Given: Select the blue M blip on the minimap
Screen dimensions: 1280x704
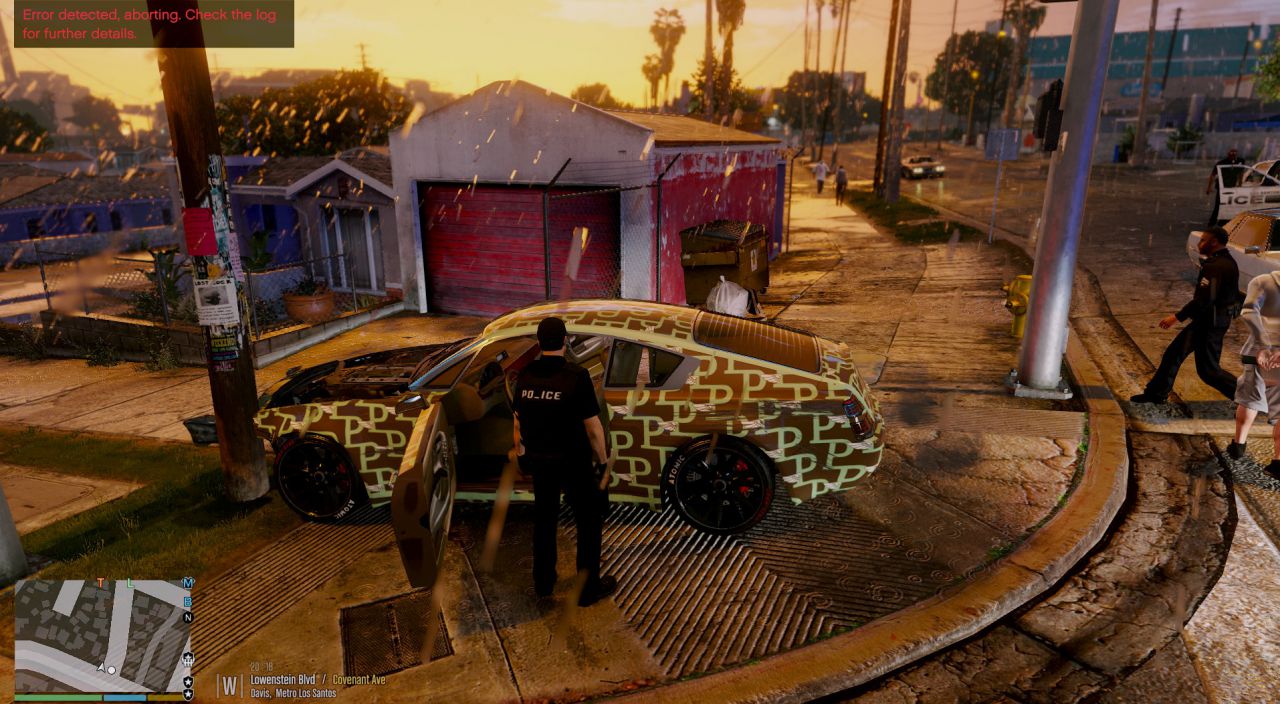Looking at the screenshot, I should tap(188, 583).
